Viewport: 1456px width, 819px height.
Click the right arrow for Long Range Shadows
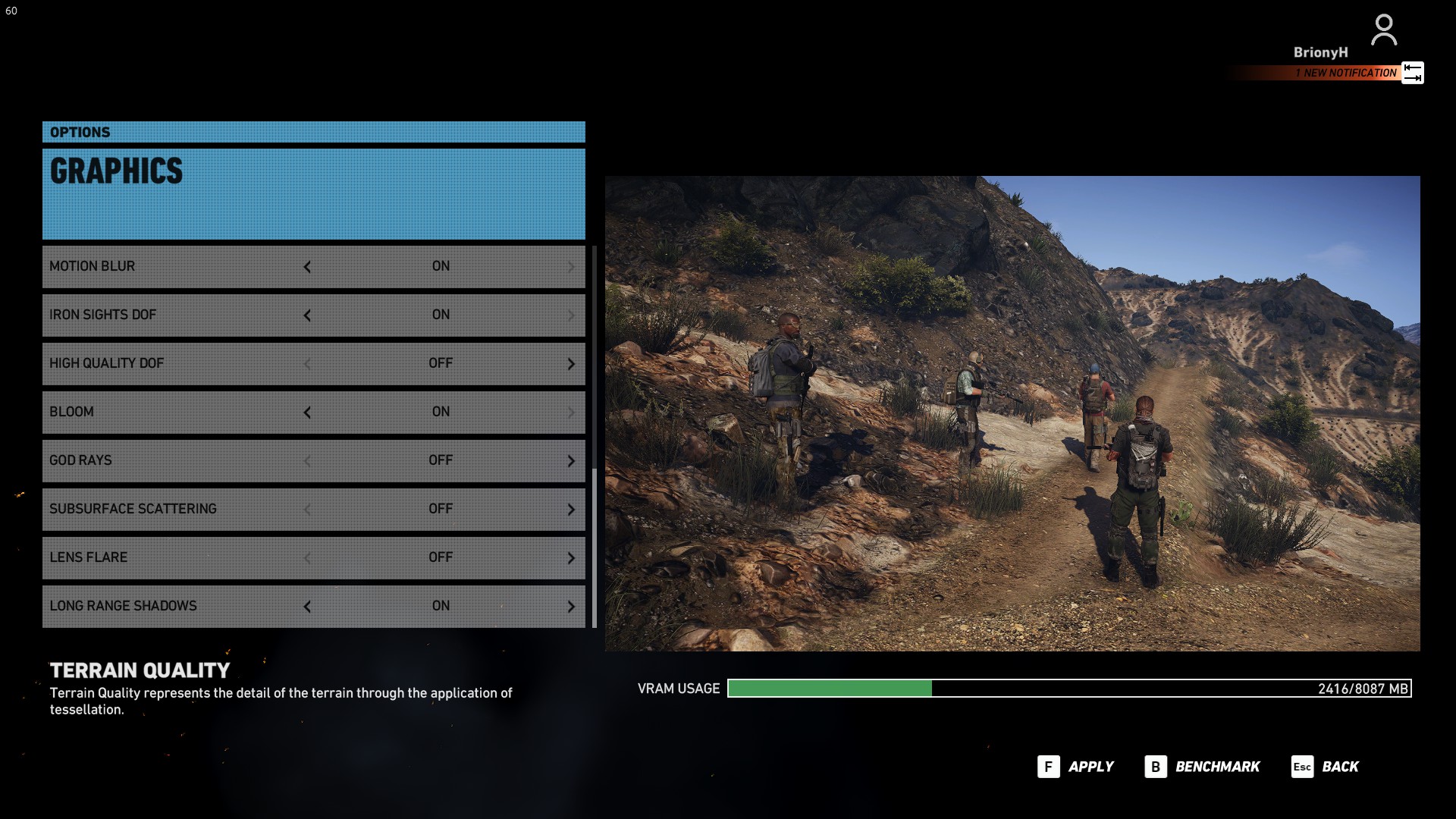click(x=571, y=607)
